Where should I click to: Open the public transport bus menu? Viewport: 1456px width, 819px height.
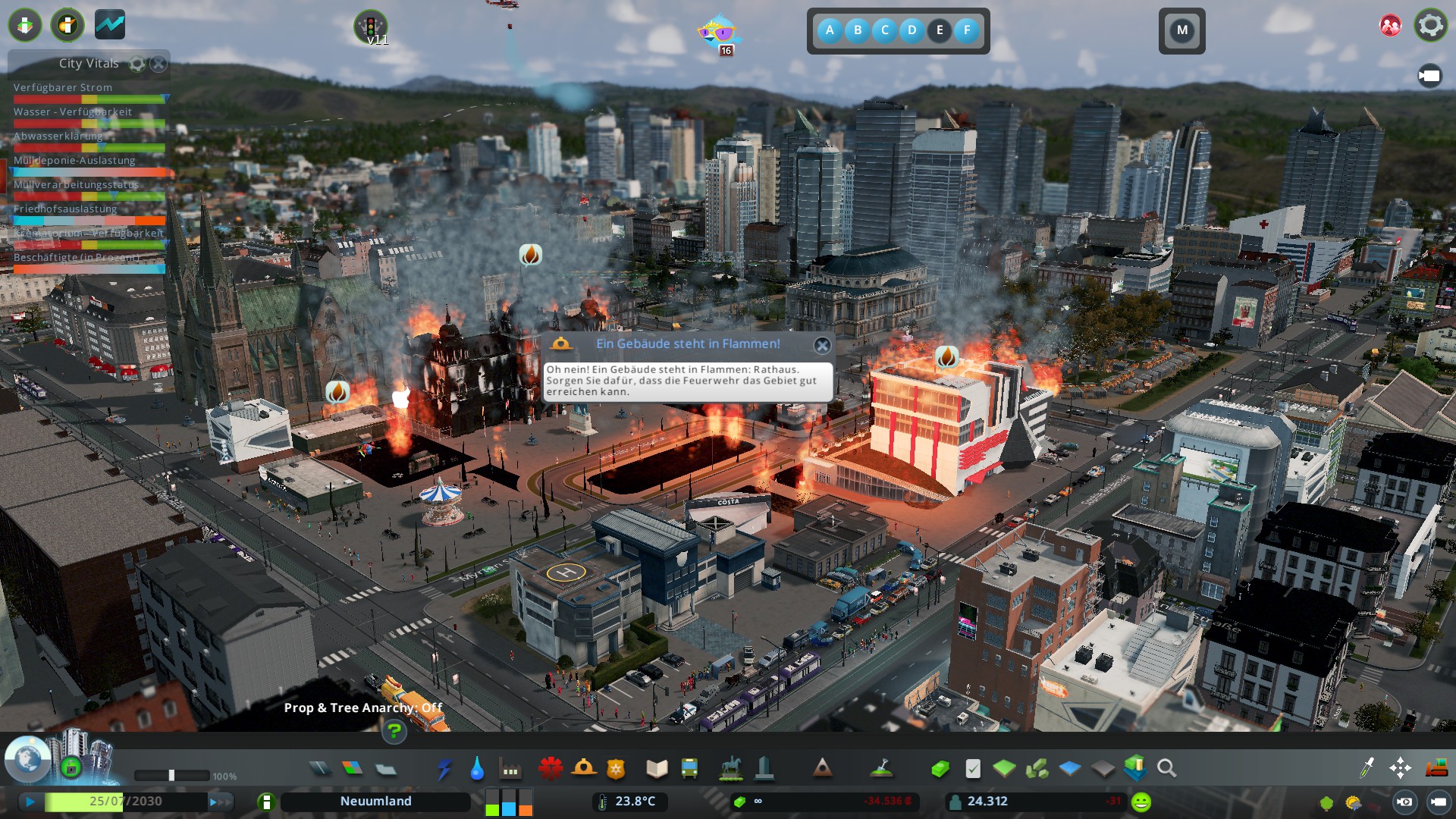pos(689,768)
